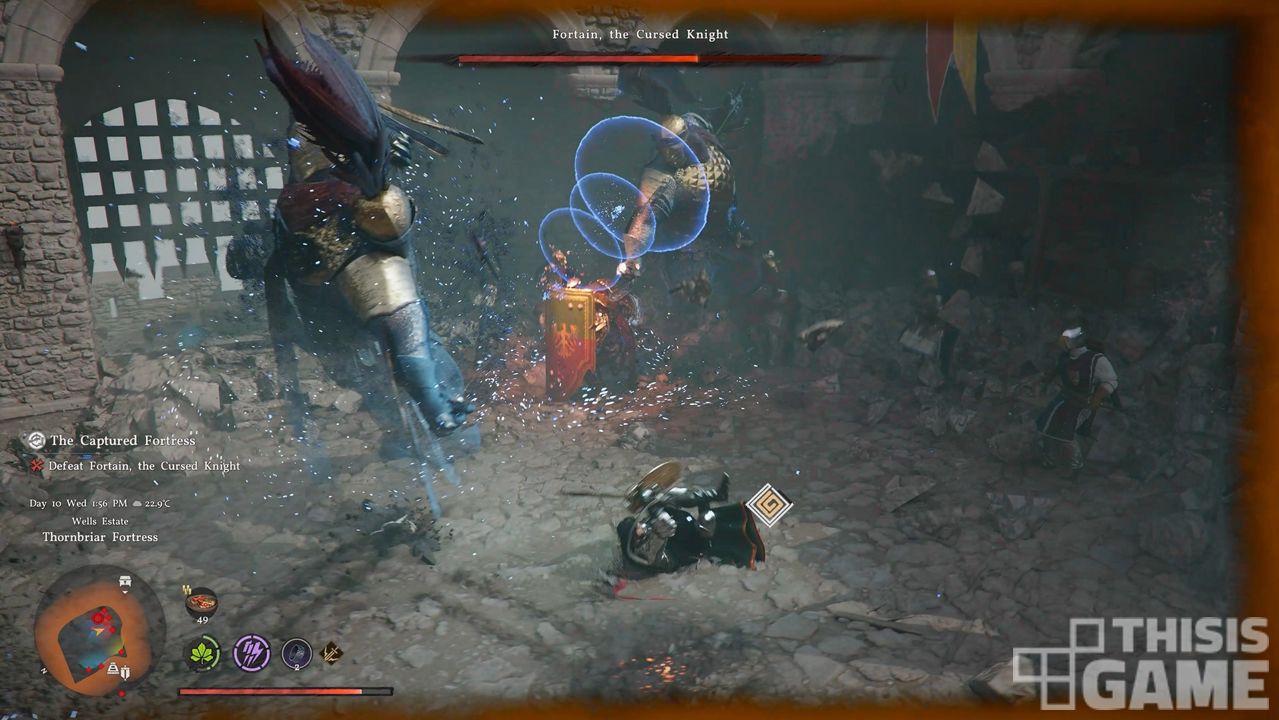Select The Captured Fortress quest tracker
The image size is (1279, 720).
[122, 440]
